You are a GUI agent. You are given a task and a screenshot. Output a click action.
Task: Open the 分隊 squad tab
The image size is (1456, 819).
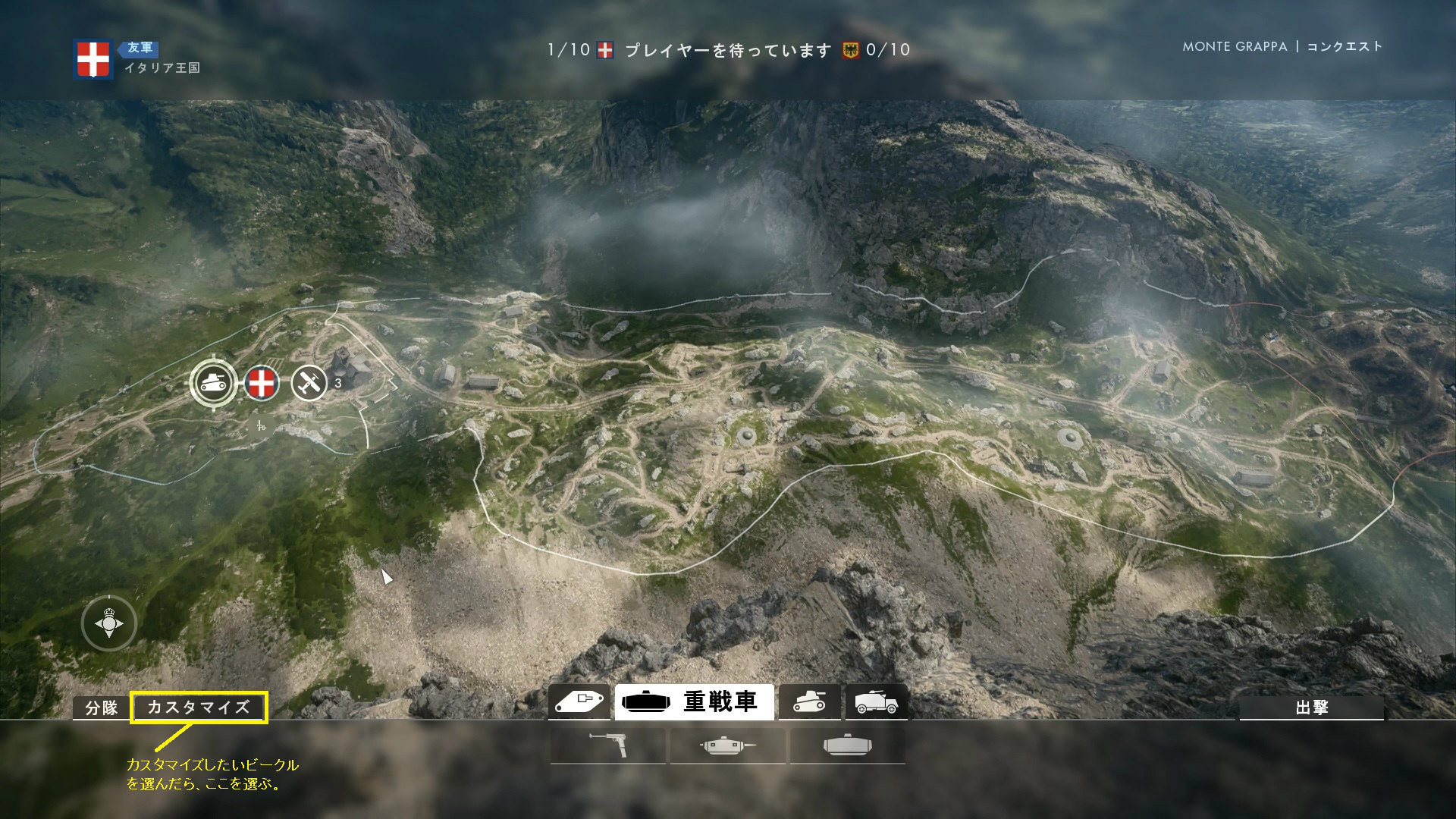pyautogui.click(x=101, y=708)
